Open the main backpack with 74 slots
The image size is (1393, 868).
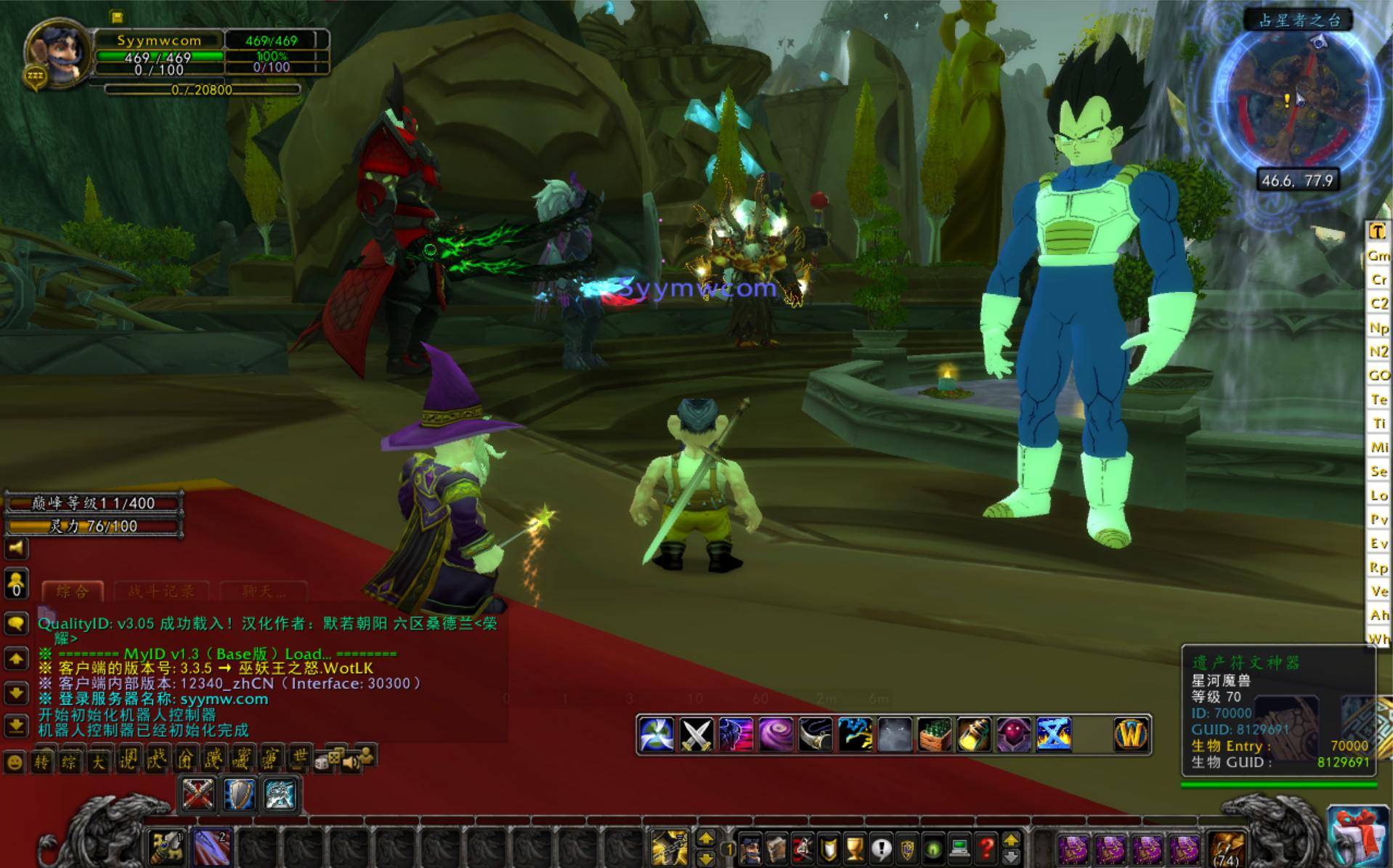click(x=1227, y=848)
